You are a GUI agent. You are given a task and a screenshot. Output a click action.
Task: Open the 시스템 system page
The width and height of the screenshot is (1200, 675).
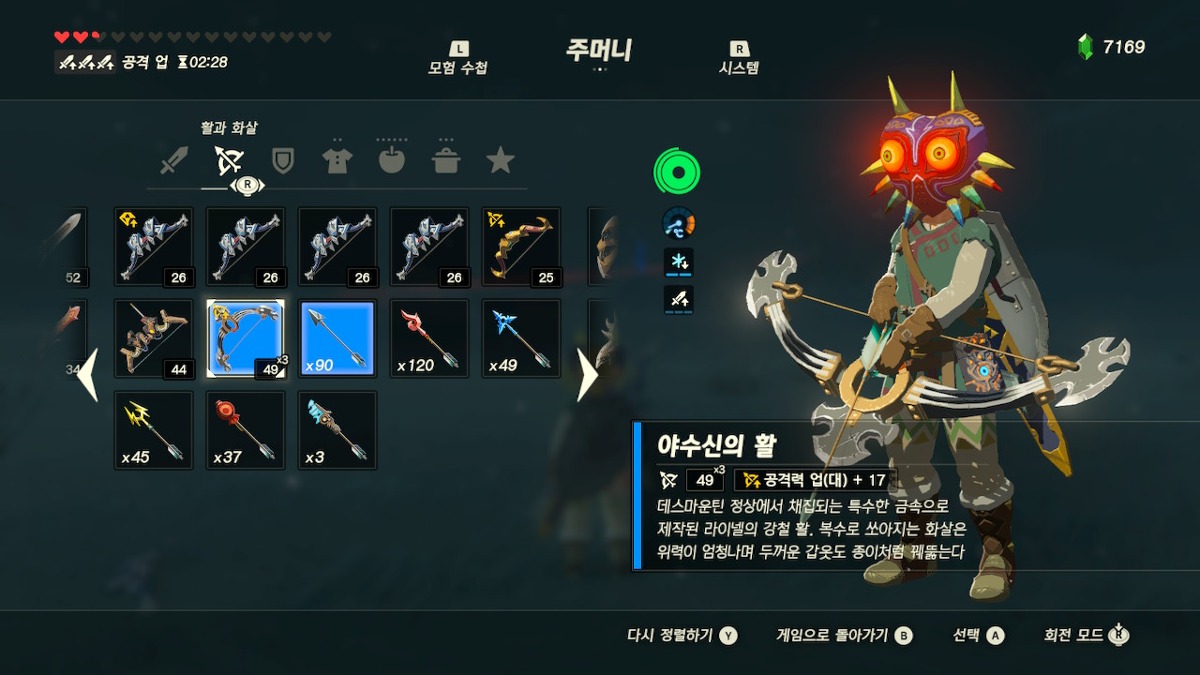739,60
